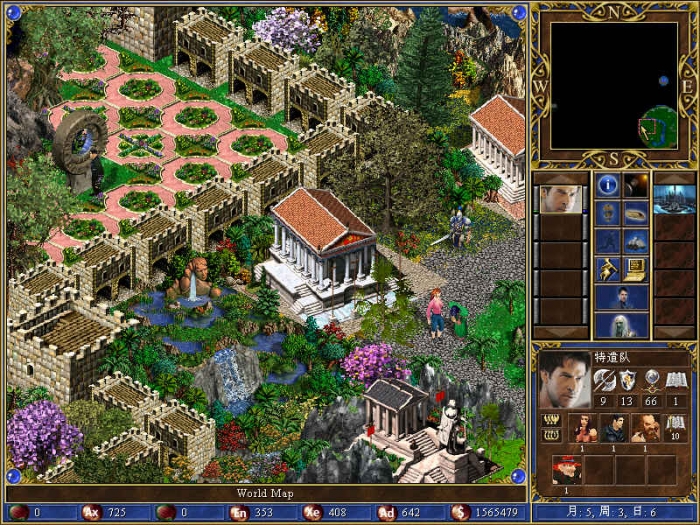Click the golden running figure button

tap(607, 268)
